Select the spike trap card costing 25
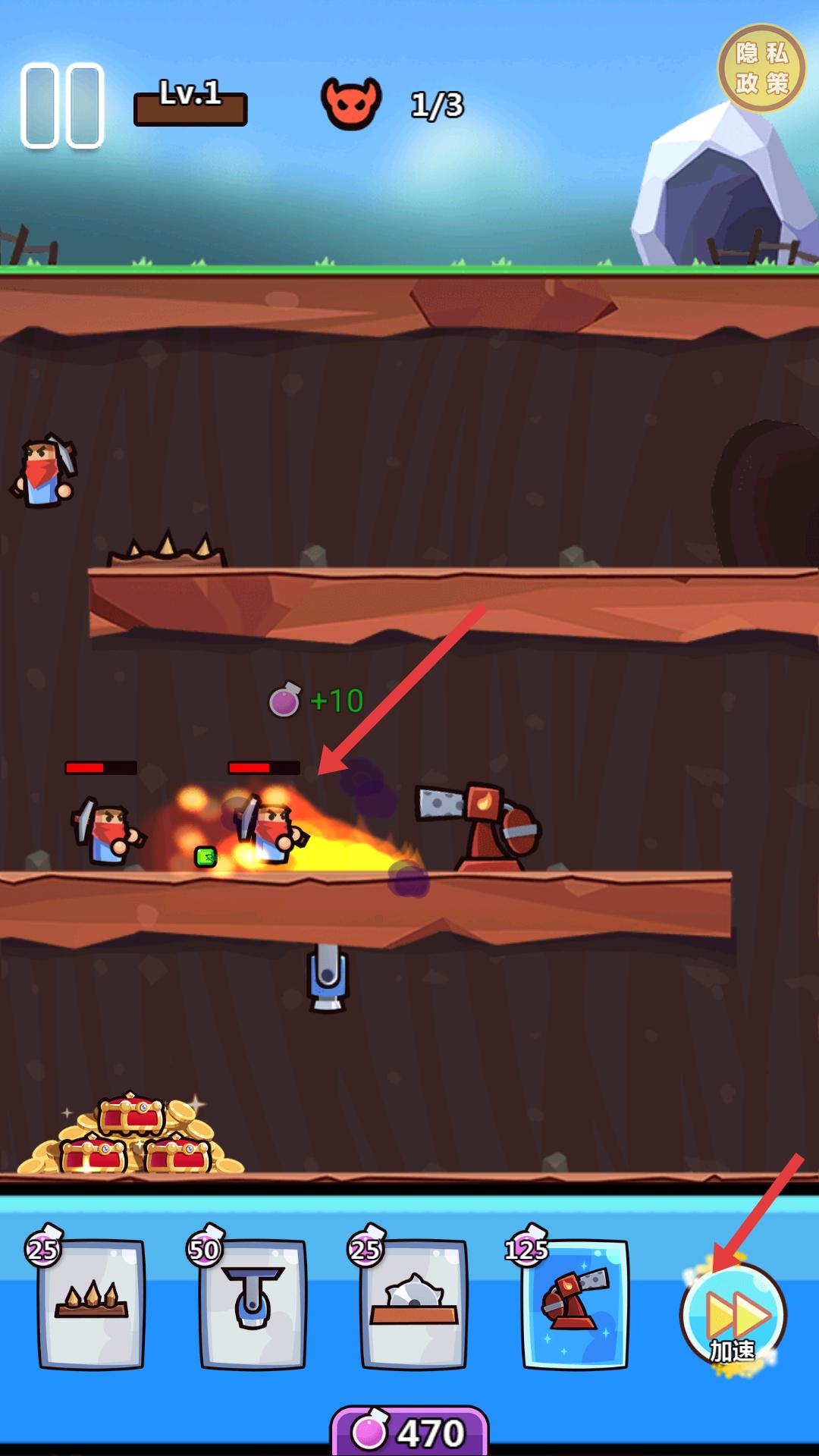This screenshot has width=819, height=1456. click(x=92, y=1304)
